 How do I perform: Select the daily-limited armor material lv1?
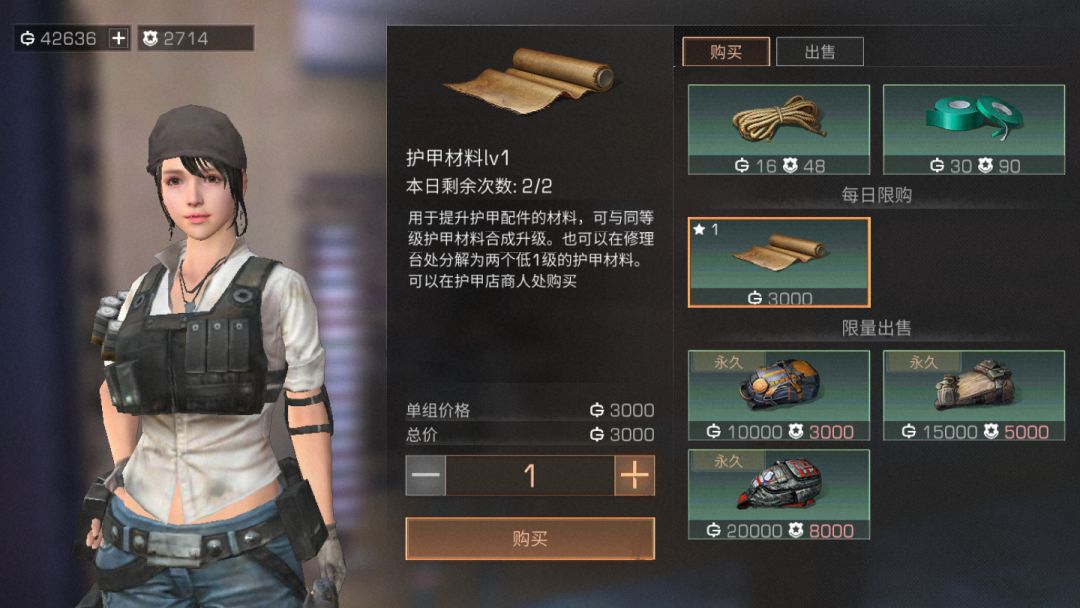coord(778,262)
